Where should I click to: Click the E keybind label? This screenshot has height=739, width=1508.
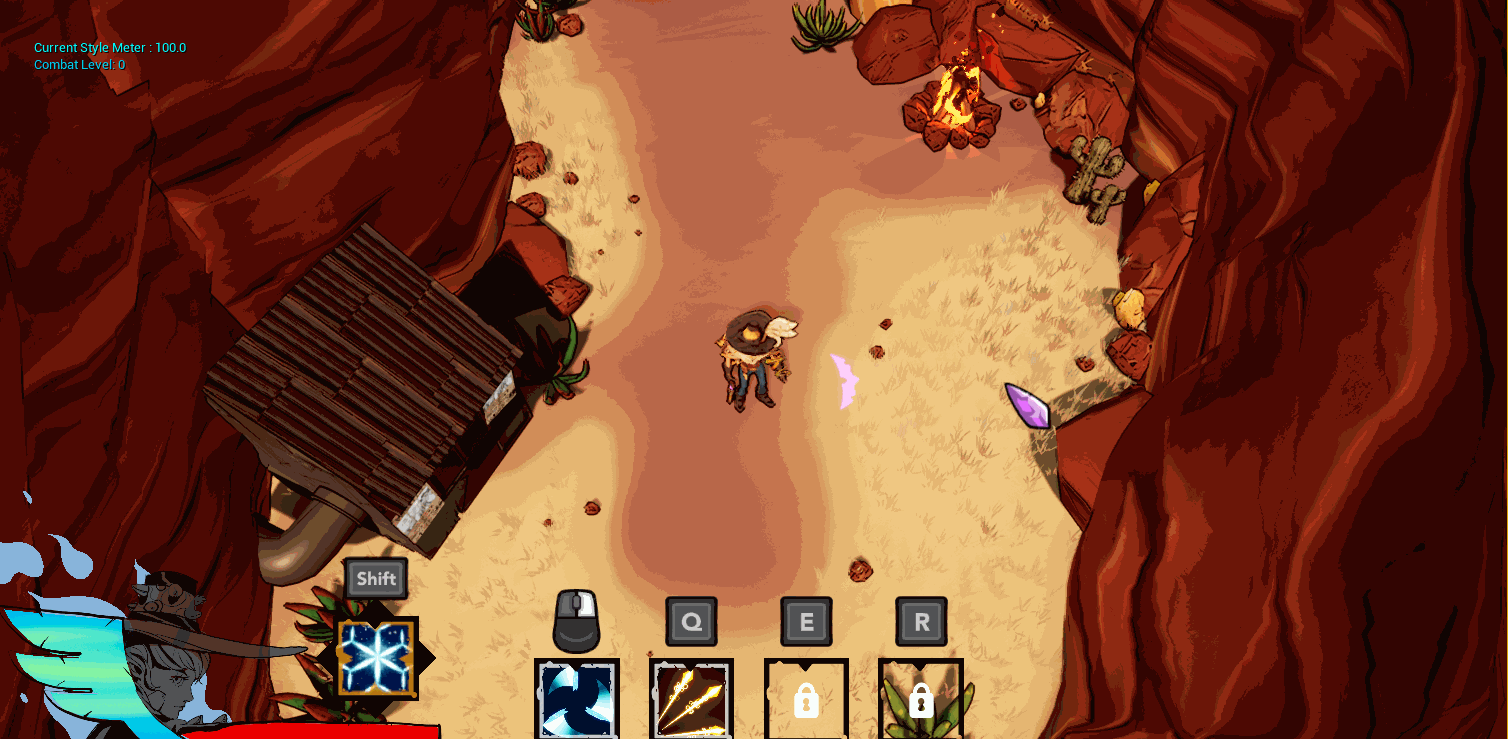806,621
